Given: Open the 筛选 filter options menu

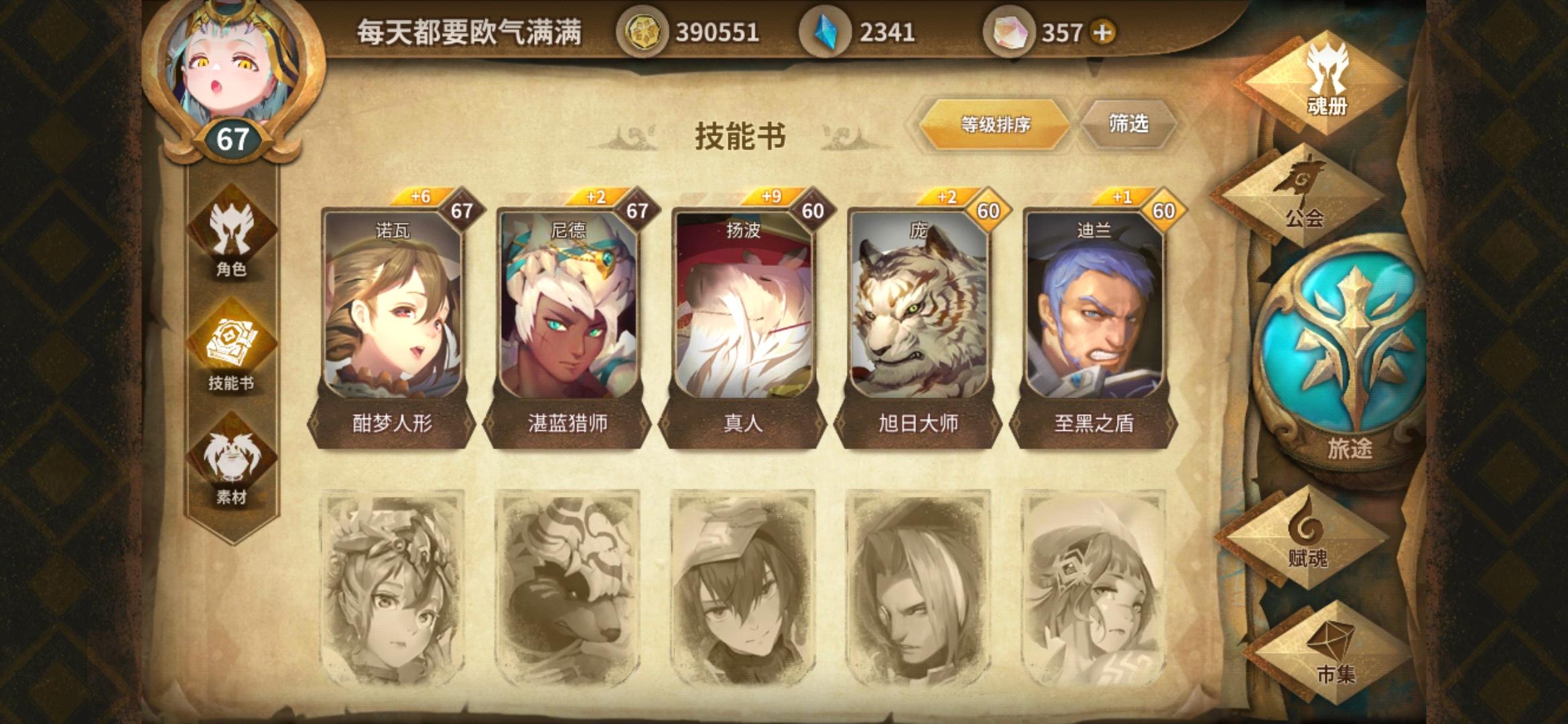Looking at the screenshot, I should (x=1129, y=124).
